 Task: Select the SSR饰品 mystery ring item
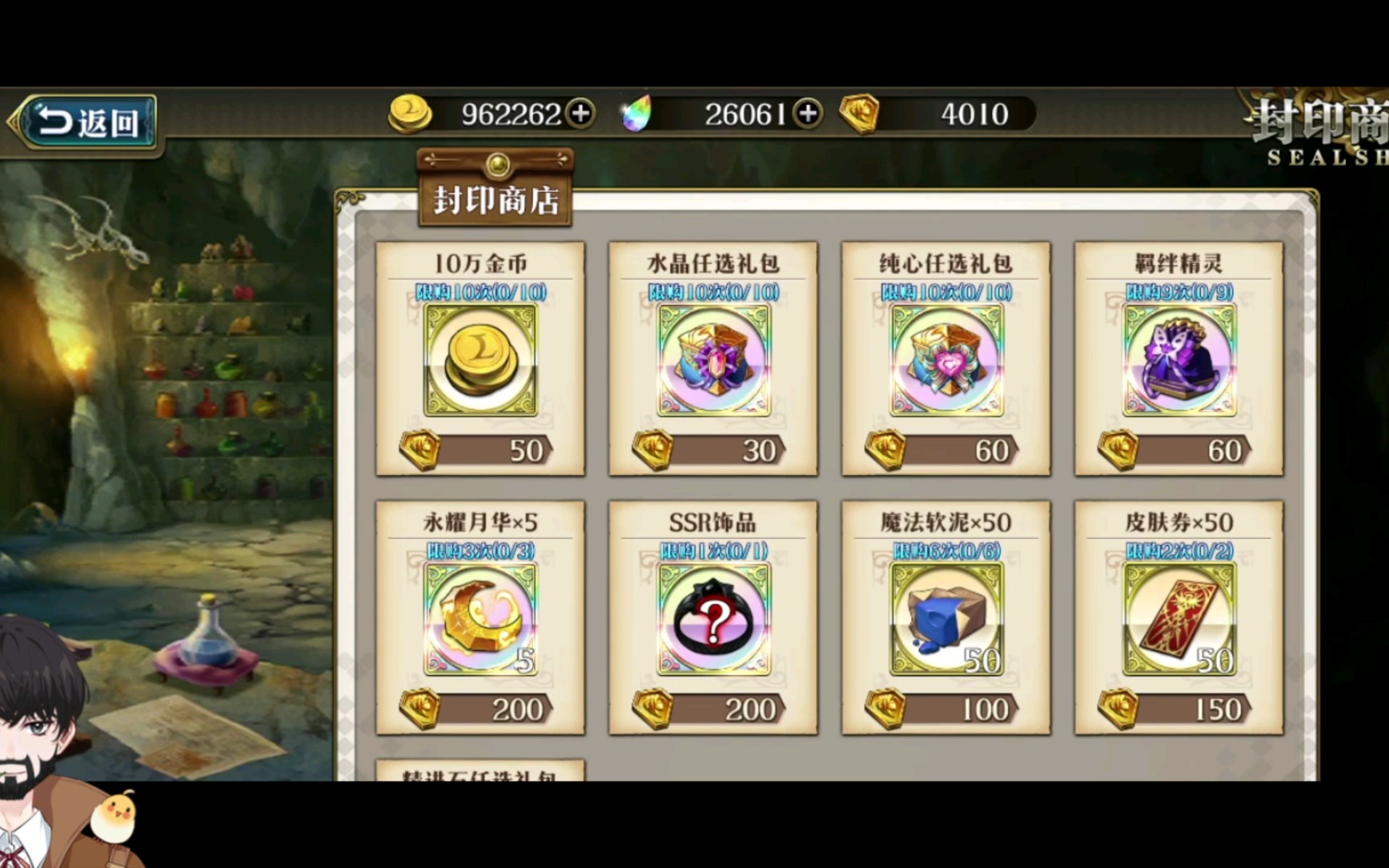tap(713, 618)
